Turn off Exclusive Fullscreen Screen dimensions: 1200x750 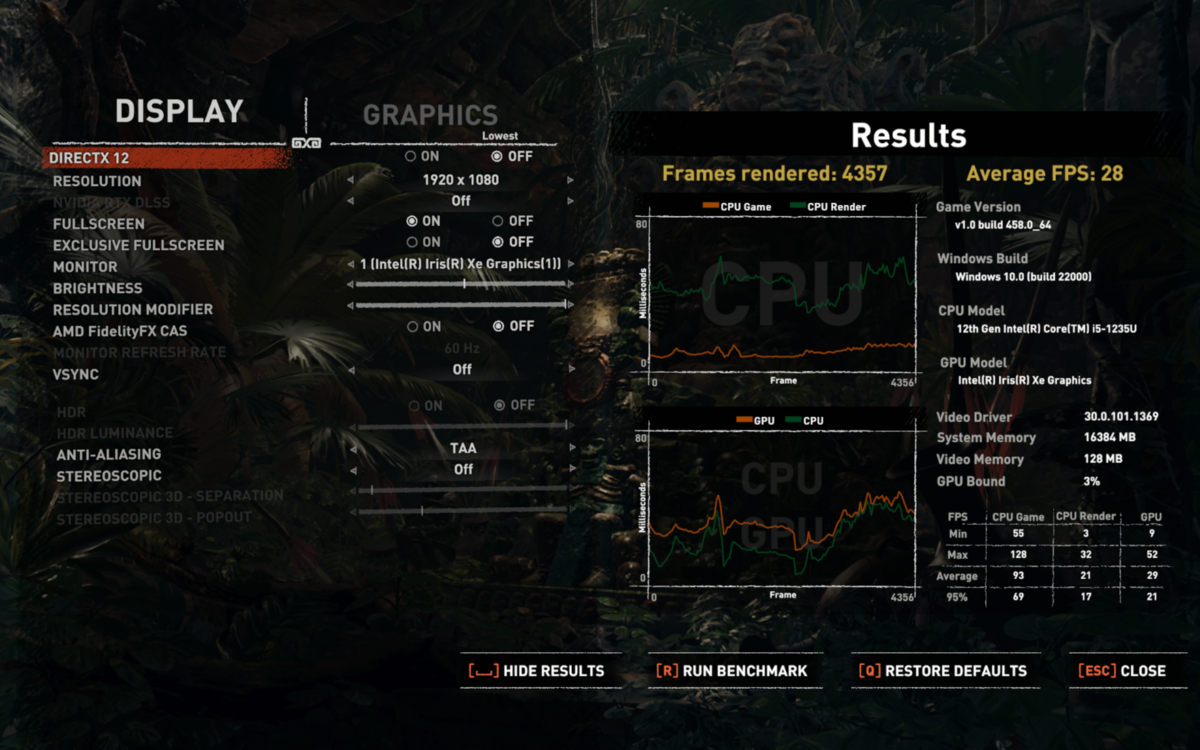pos(497,242)
